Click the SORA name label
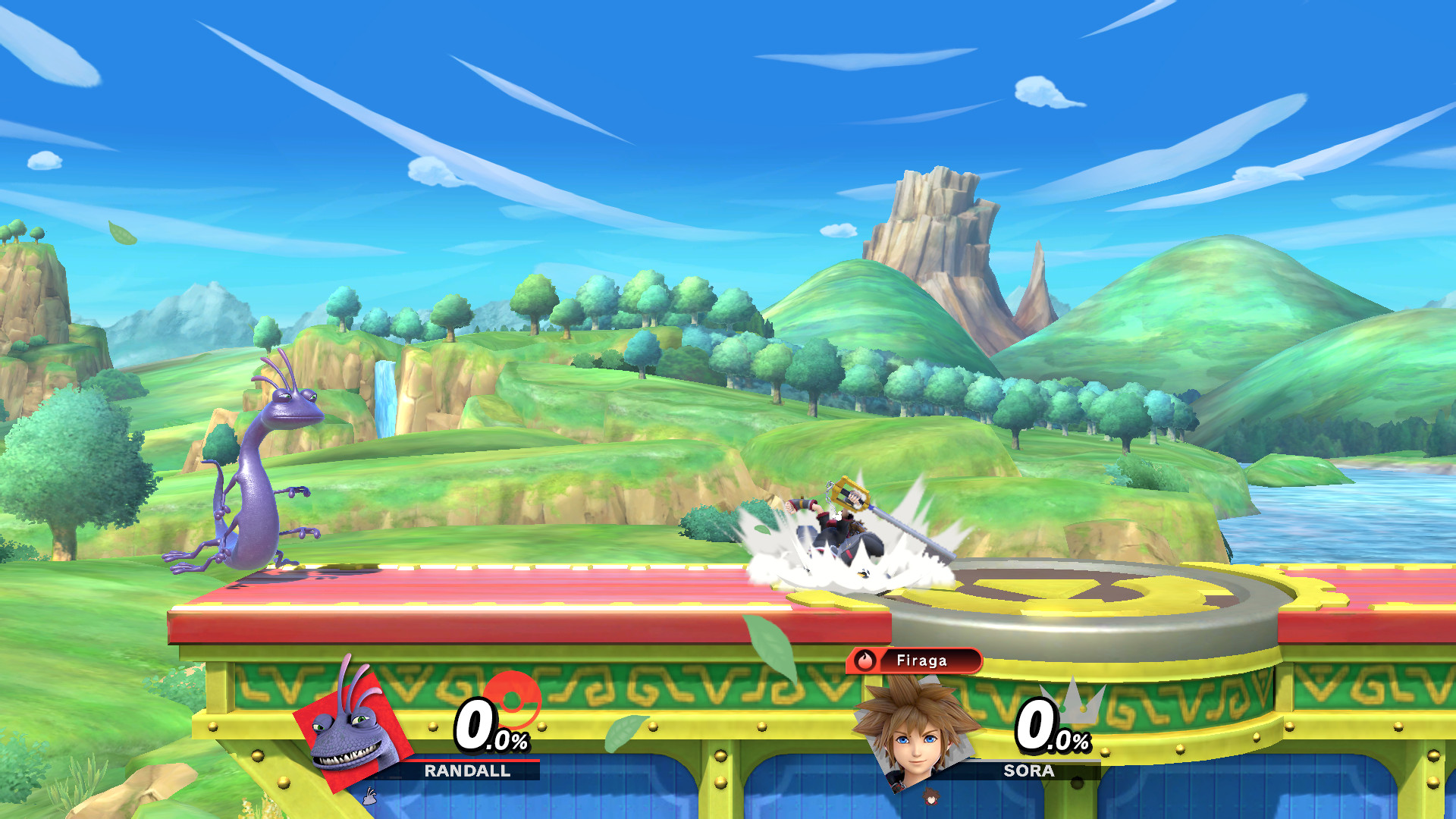Viewport: 1456px width, 819px height. [x=1028, y=772]
